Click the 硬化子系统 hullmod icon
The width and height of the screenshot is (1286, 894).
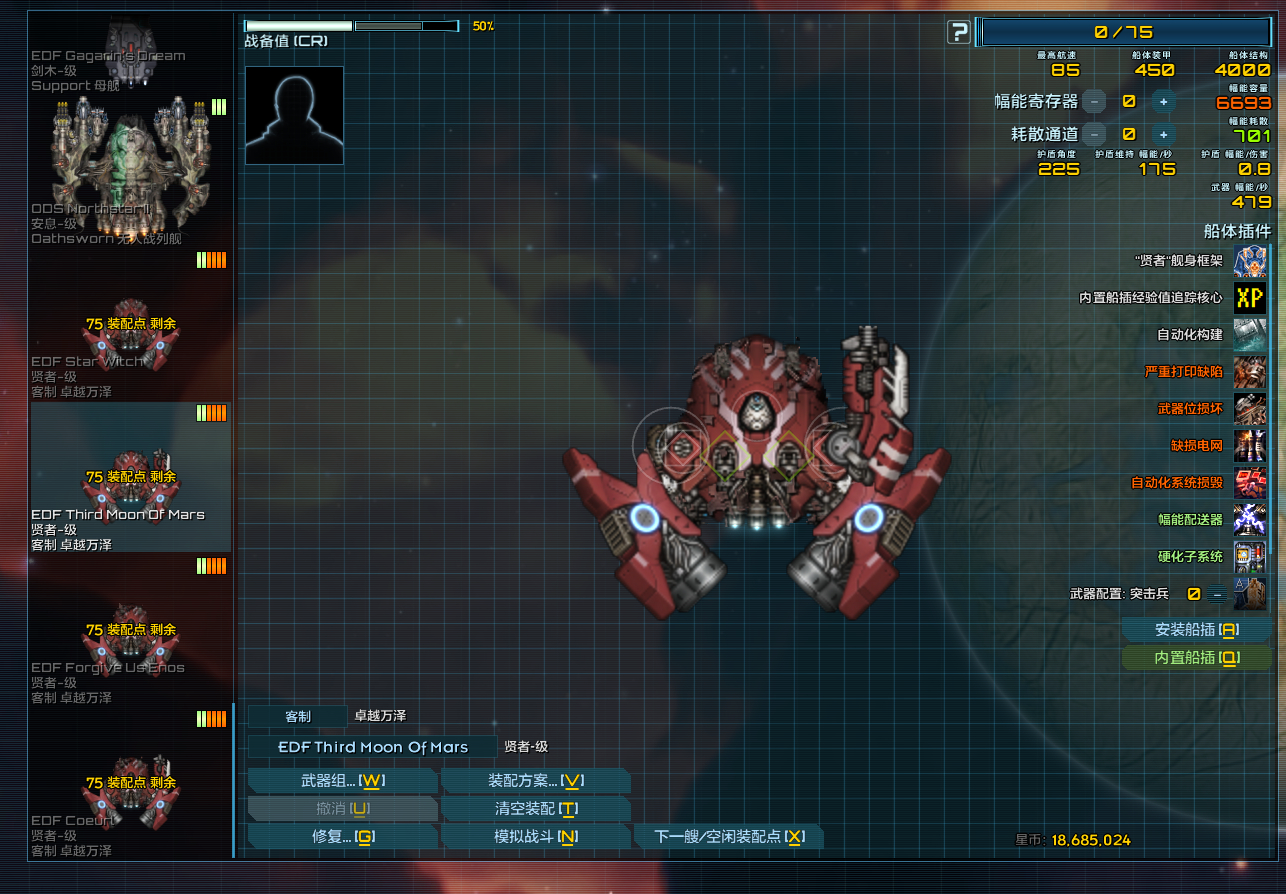point(1249,556)
